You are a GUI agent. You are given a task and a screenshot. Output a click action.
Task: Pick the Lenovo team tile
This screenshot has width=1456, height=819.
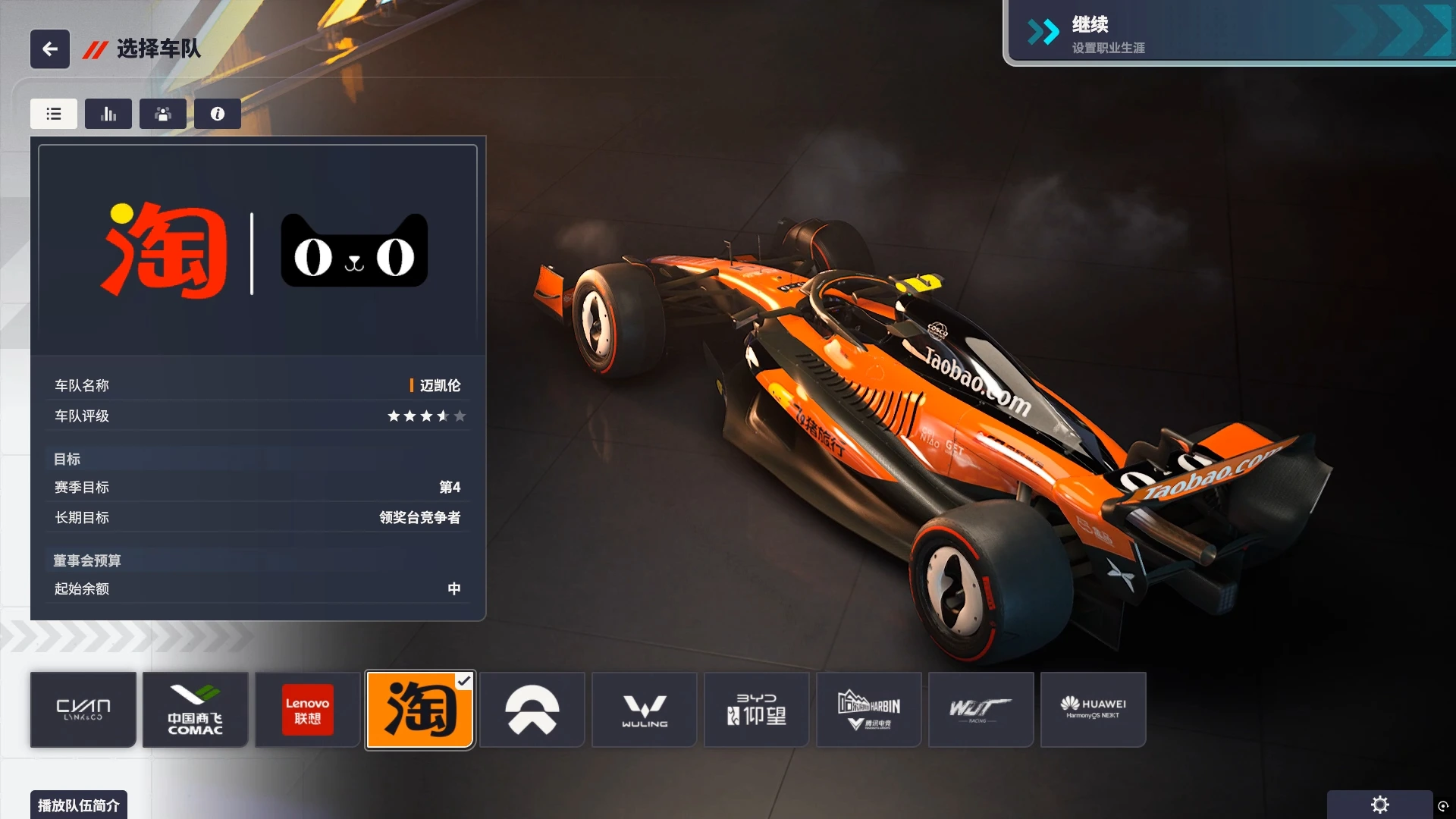307,710
